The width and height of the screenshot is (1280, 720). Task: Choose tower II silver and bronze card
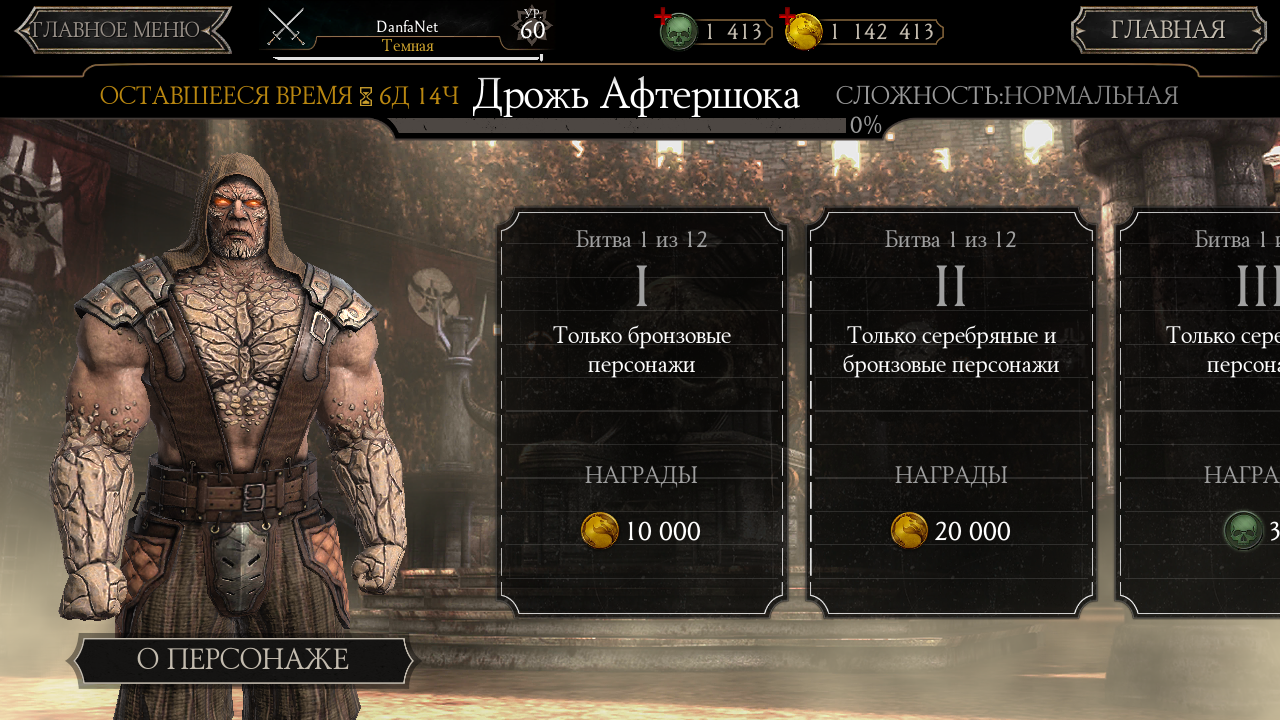(x=951, y=411)
